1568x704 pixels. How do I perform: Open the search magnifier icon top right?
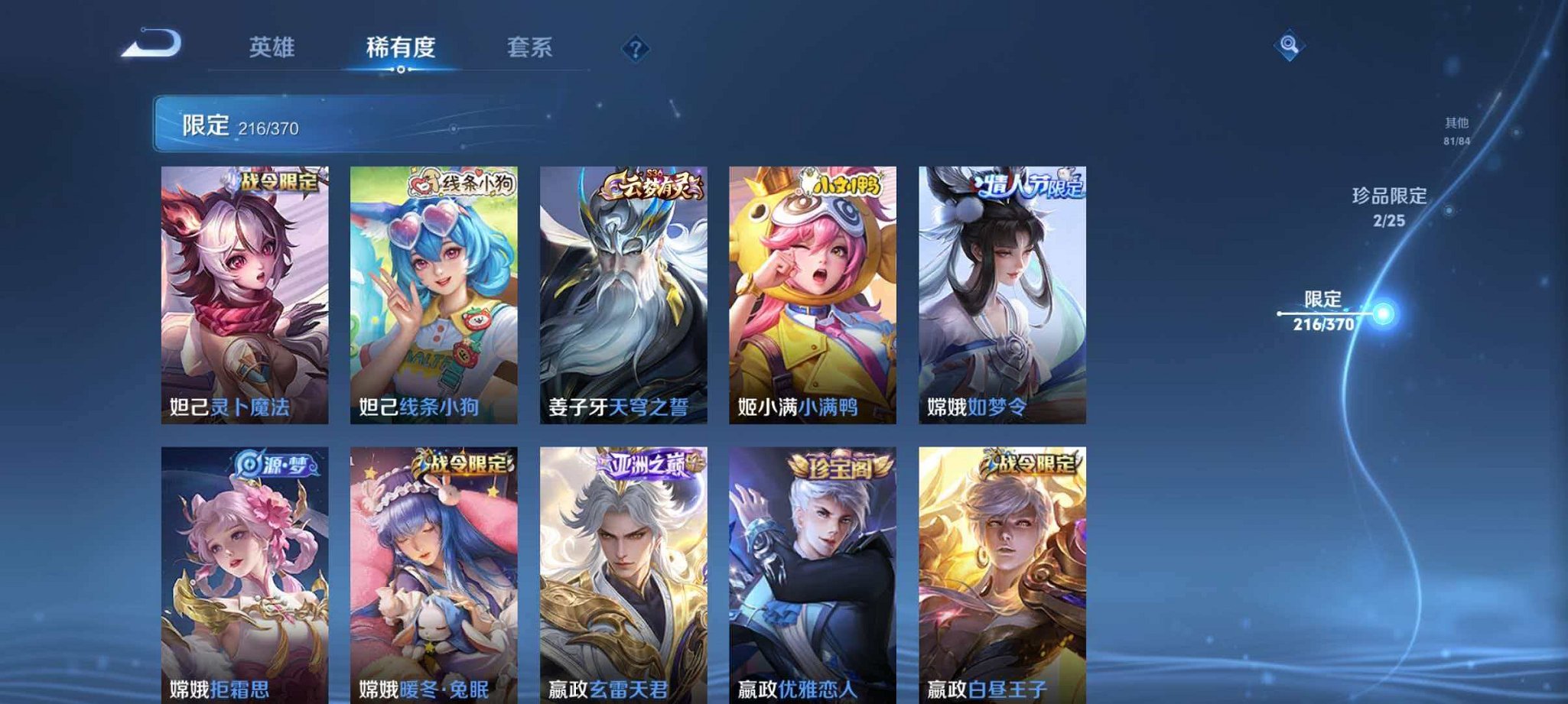tap(1290, 47)
